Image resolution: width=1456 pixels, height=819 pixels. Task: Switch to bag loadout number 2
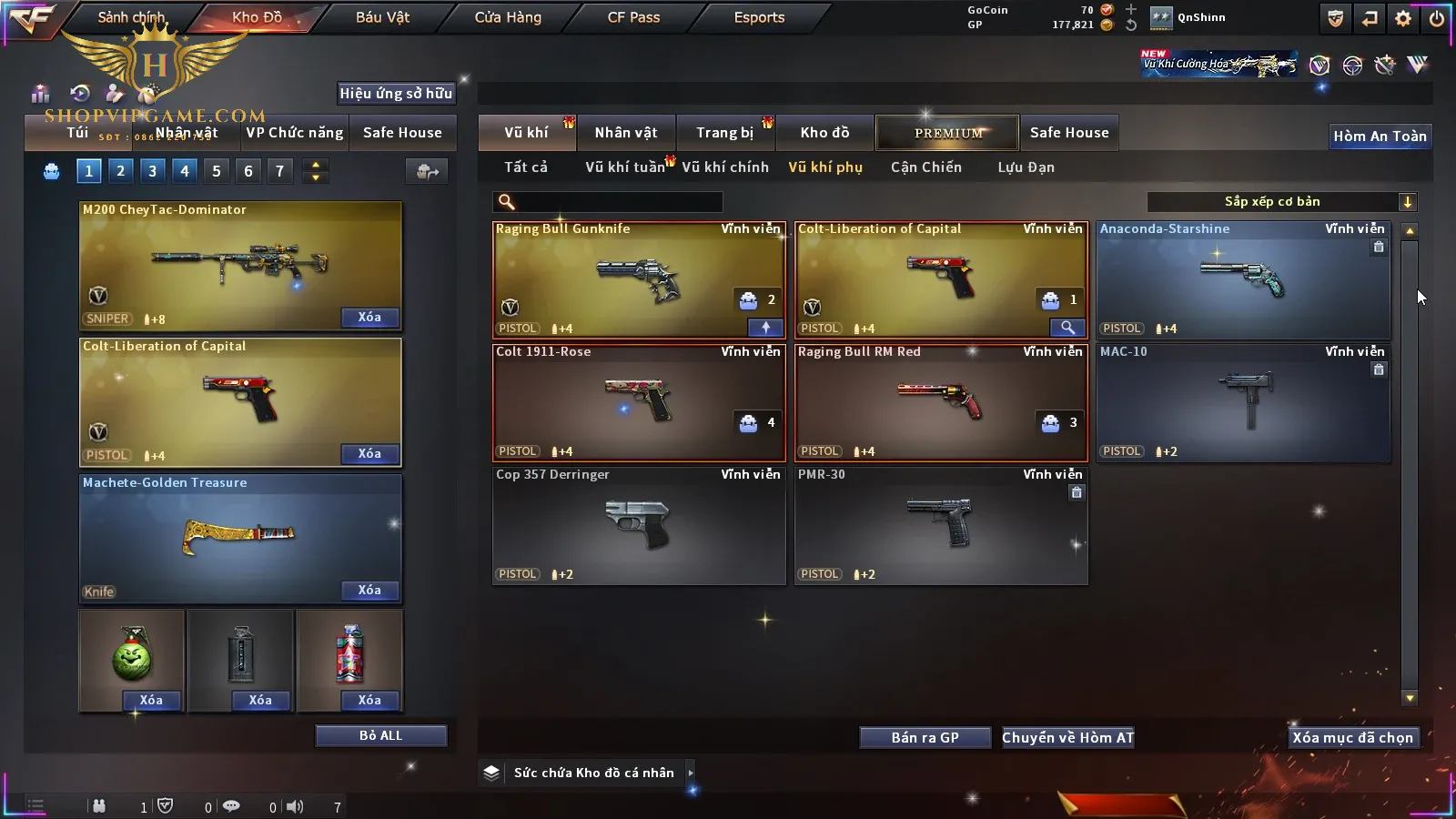click(x=120, y=170)
